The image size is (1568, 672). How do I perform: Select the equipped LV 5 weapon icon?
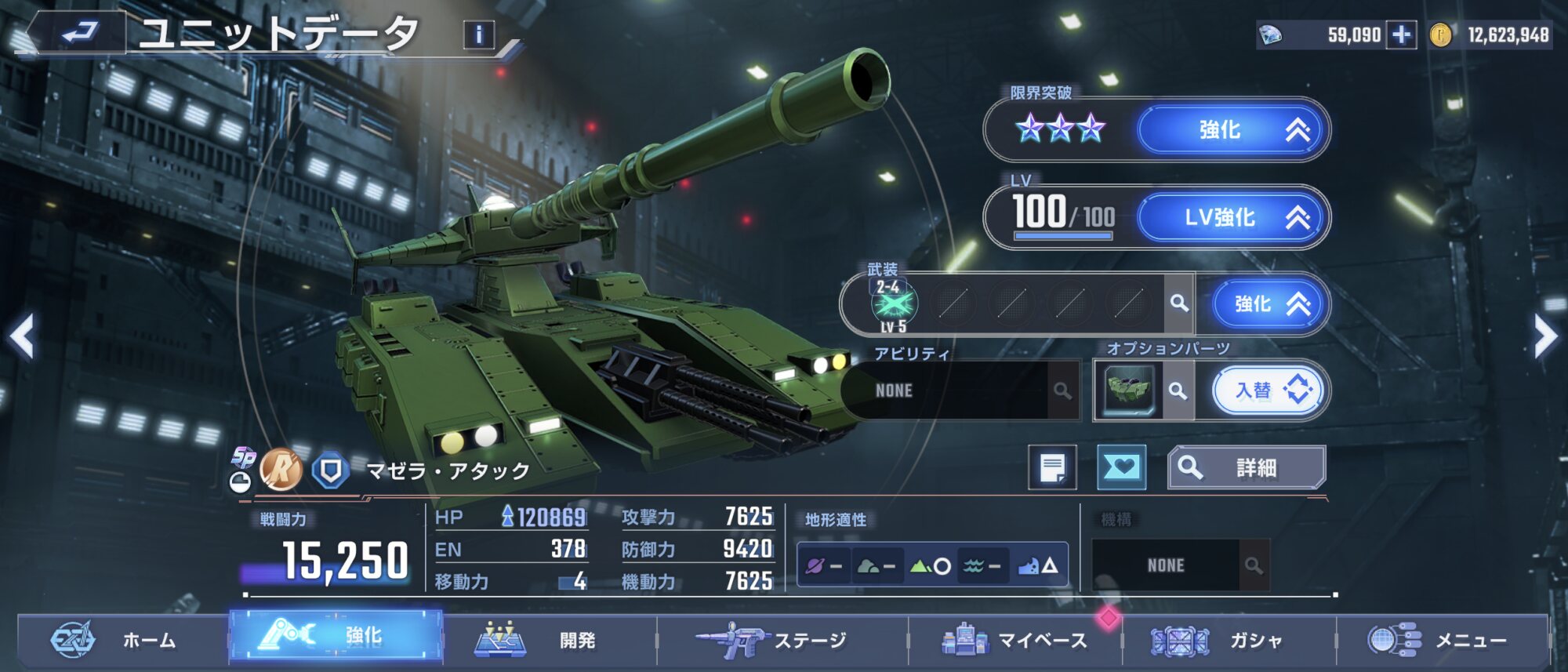(x=893, y=304)
